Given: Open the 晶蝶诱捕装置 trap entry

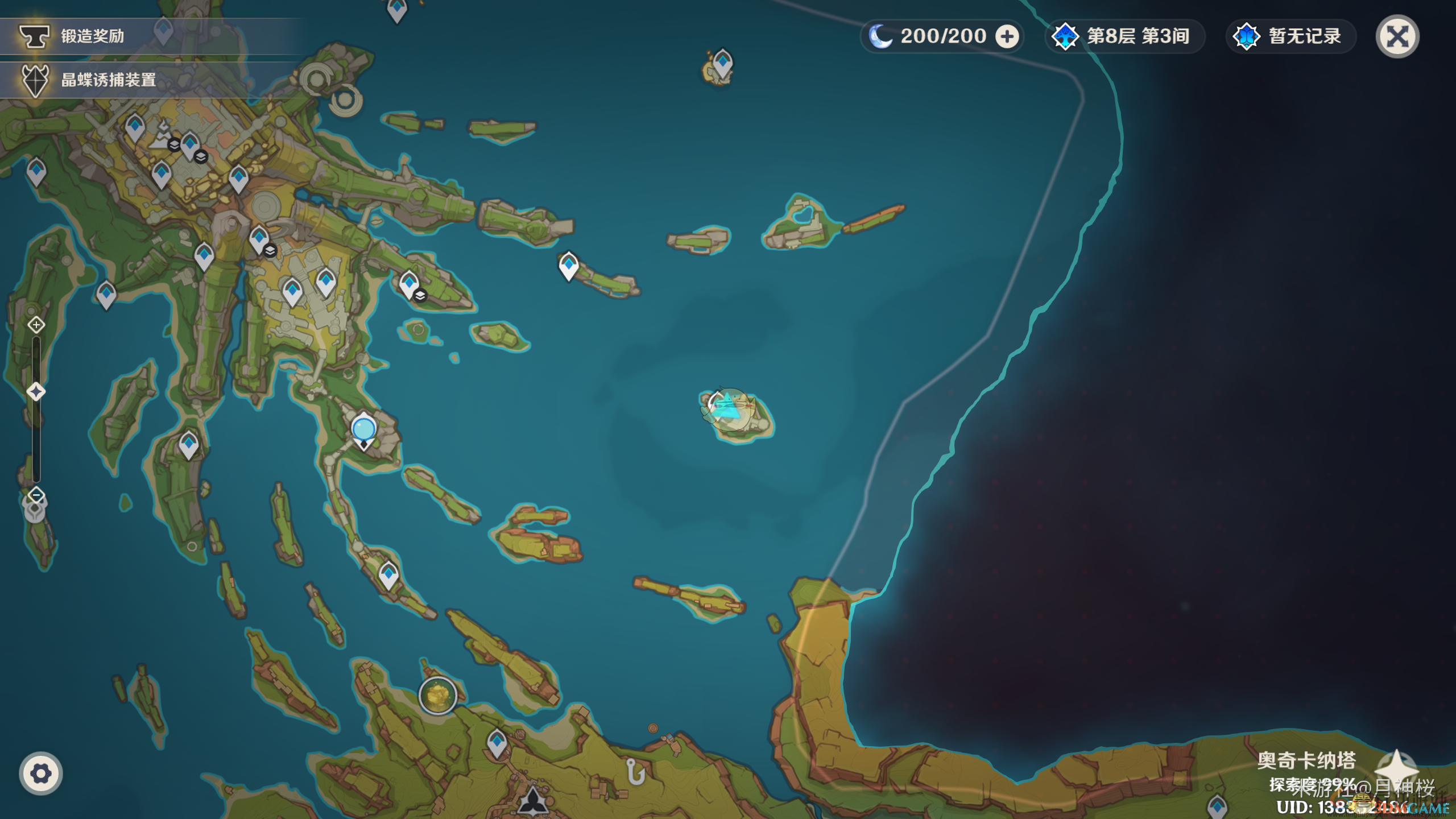Looking at the screenshot, I should 108,80.
